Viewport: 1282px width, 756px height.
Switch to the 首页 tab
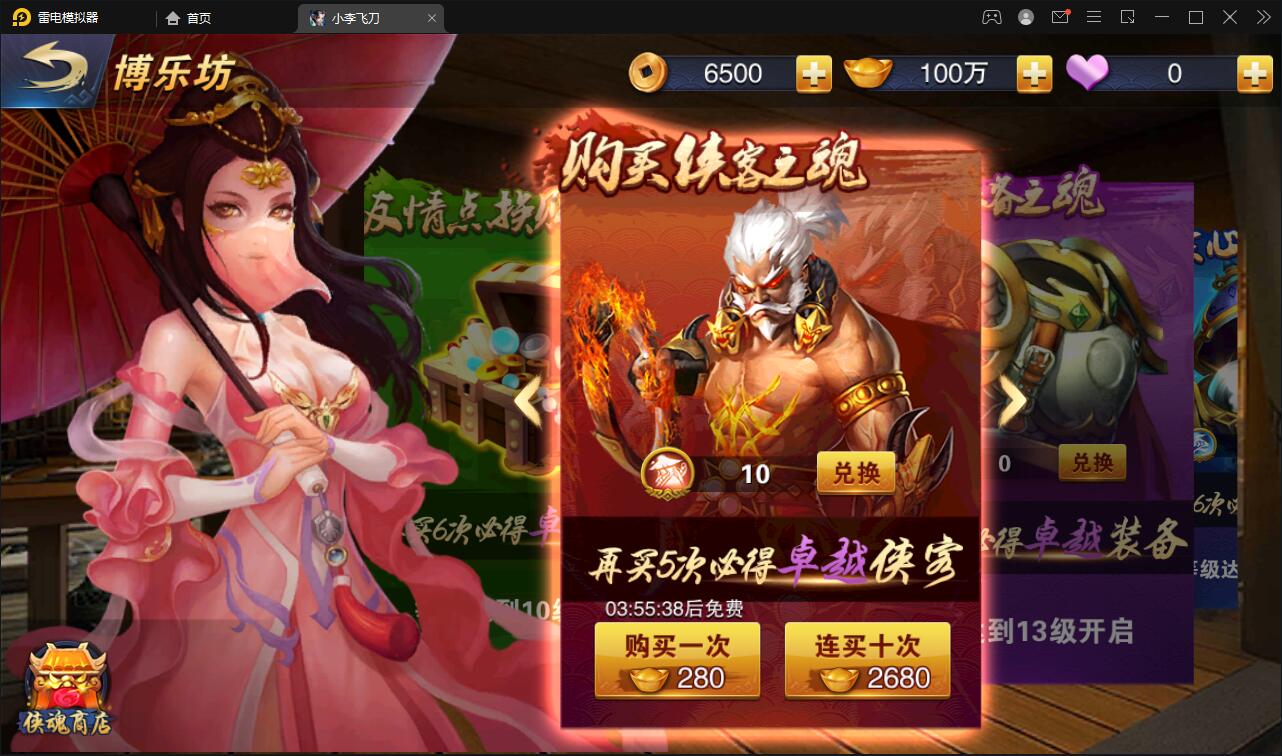point(191,17)
